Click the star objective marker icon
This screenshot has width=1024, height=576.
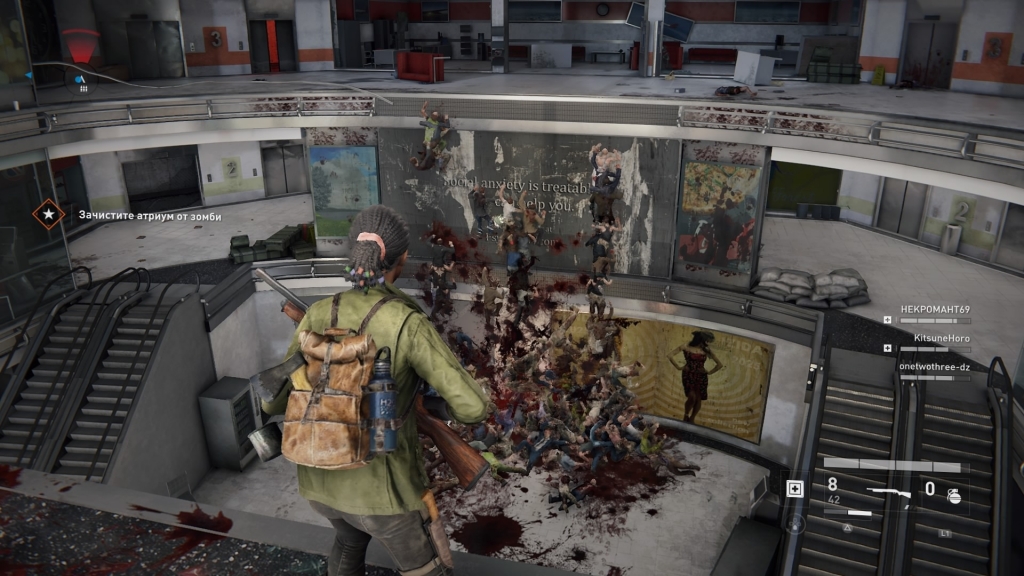(47, 214)
